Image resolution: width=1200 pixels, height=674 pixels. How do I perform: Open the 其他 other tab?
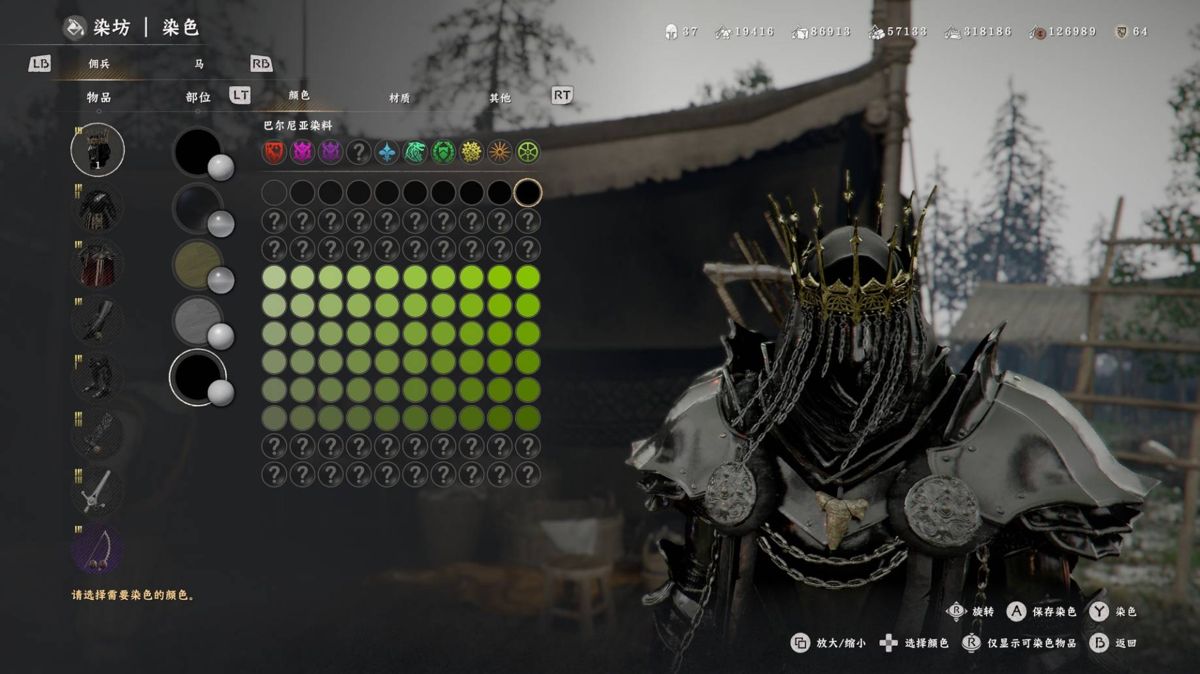point(500,97)
